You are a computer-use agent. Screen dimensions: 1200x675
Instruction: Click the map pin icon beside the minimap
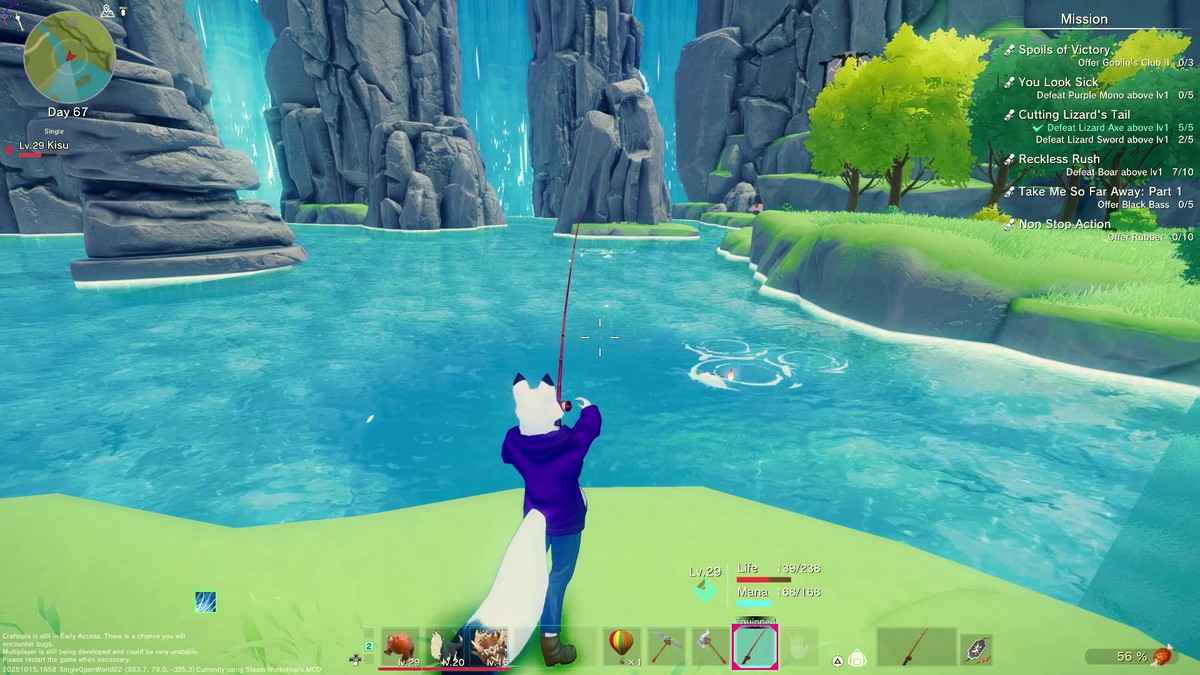tap(107, 11)
